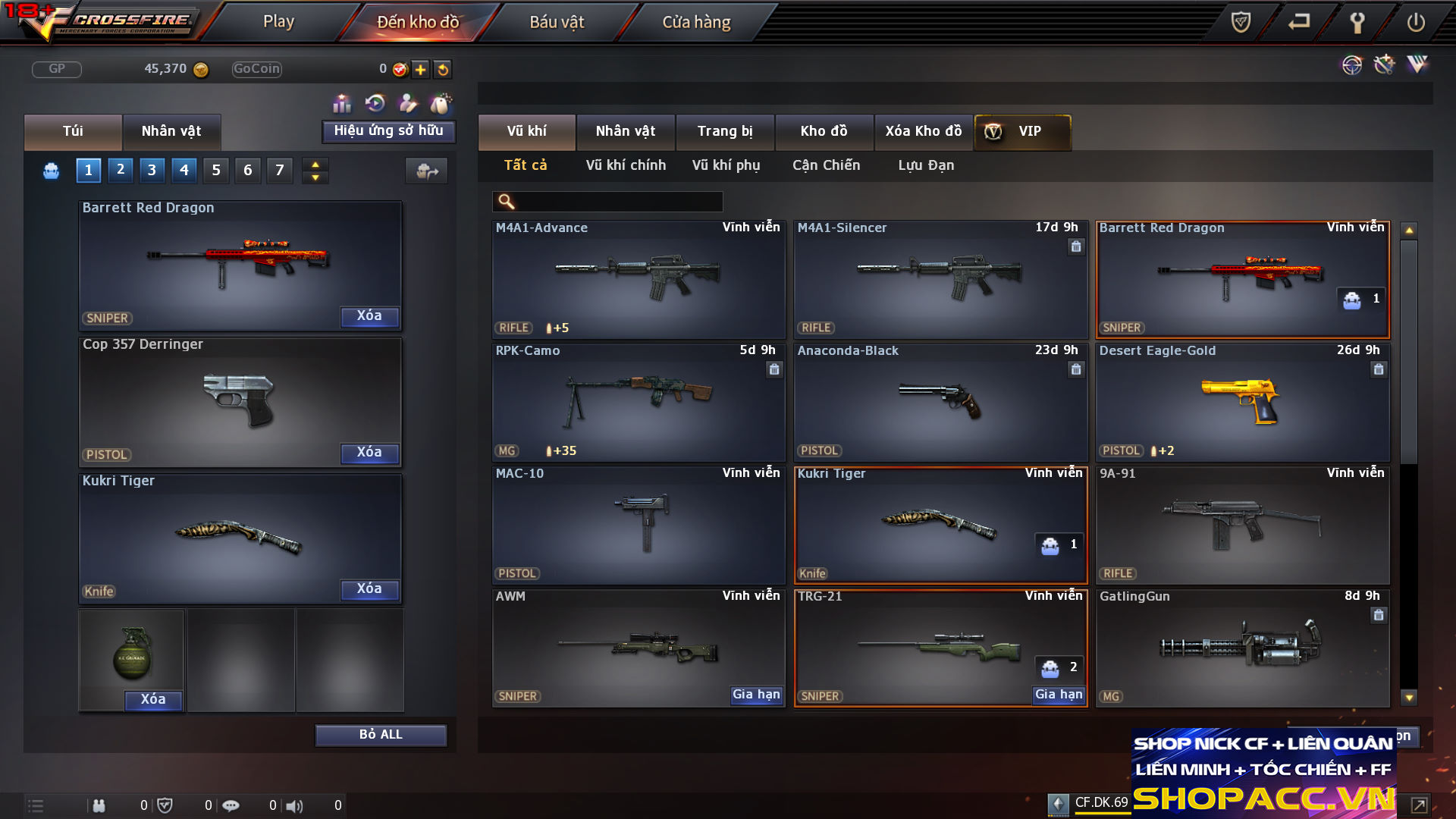This screenshot has height=819, width=1456.
Task: Click the weapon search box
Action: point(618,202)
